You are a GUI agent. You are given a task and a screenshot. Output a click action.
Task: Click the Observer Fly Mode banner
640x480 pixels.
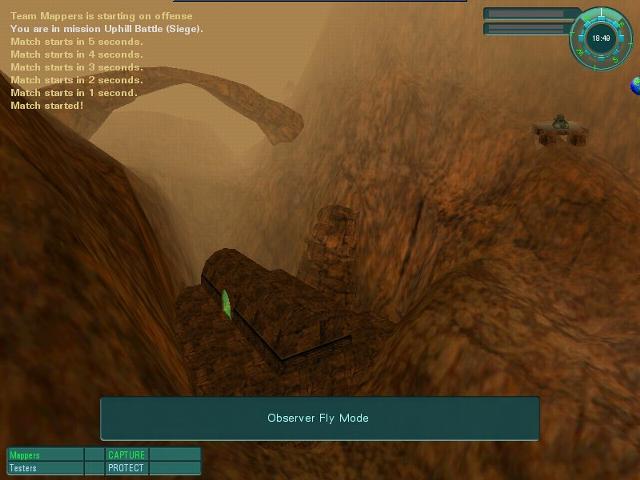coord(319,418)
